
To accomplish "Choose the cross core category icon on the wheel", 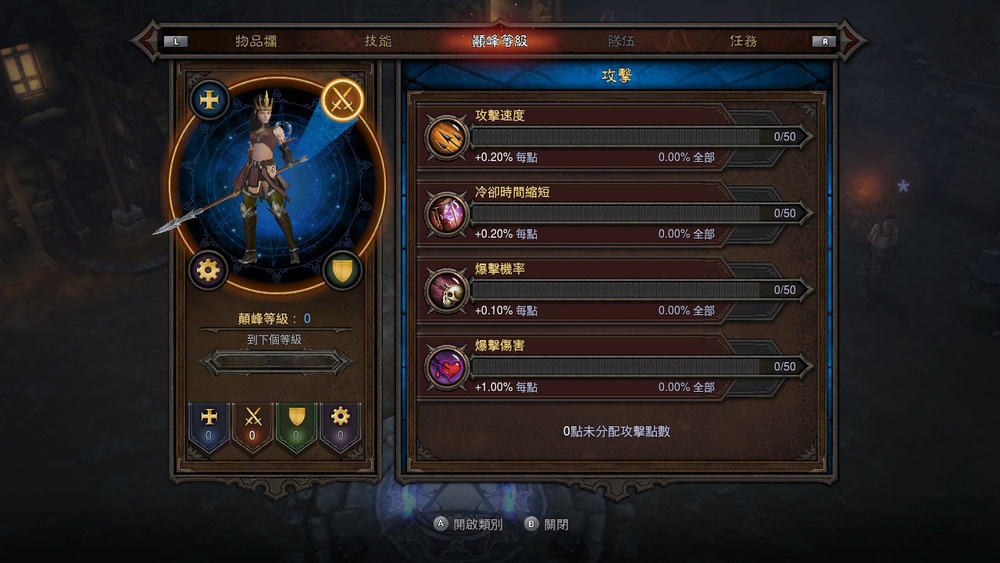I will pos(210,100).
